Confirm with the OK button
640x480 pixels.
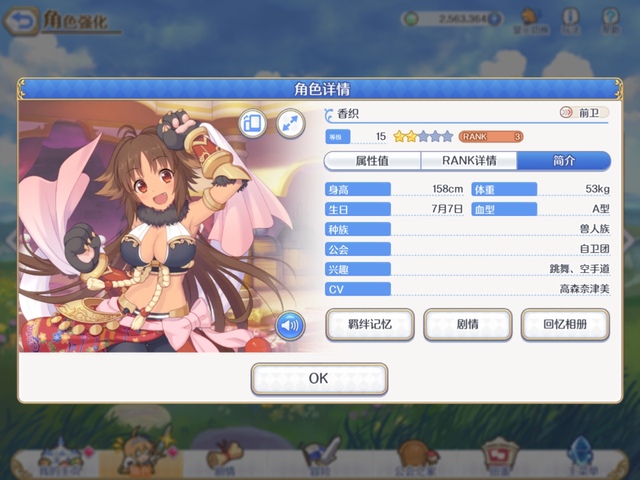tap(319, 379)
